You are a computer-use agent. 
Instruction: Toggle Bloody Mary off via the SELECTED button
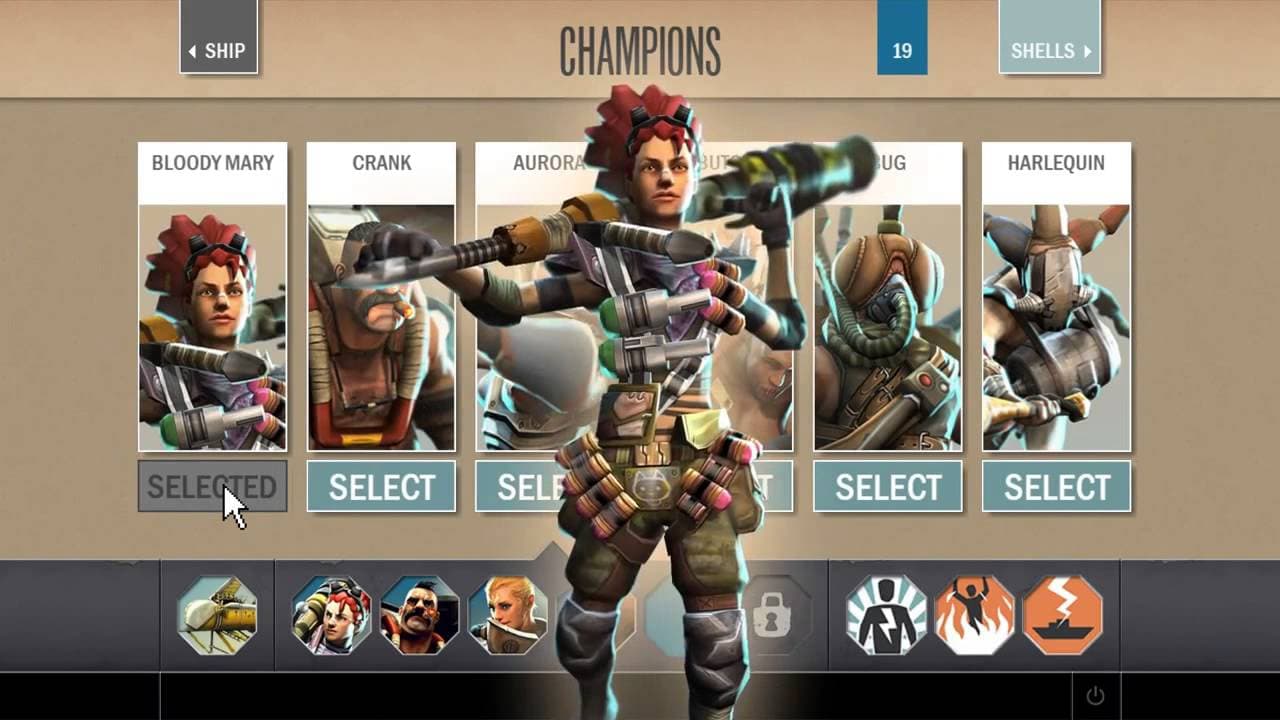point(212,485)
